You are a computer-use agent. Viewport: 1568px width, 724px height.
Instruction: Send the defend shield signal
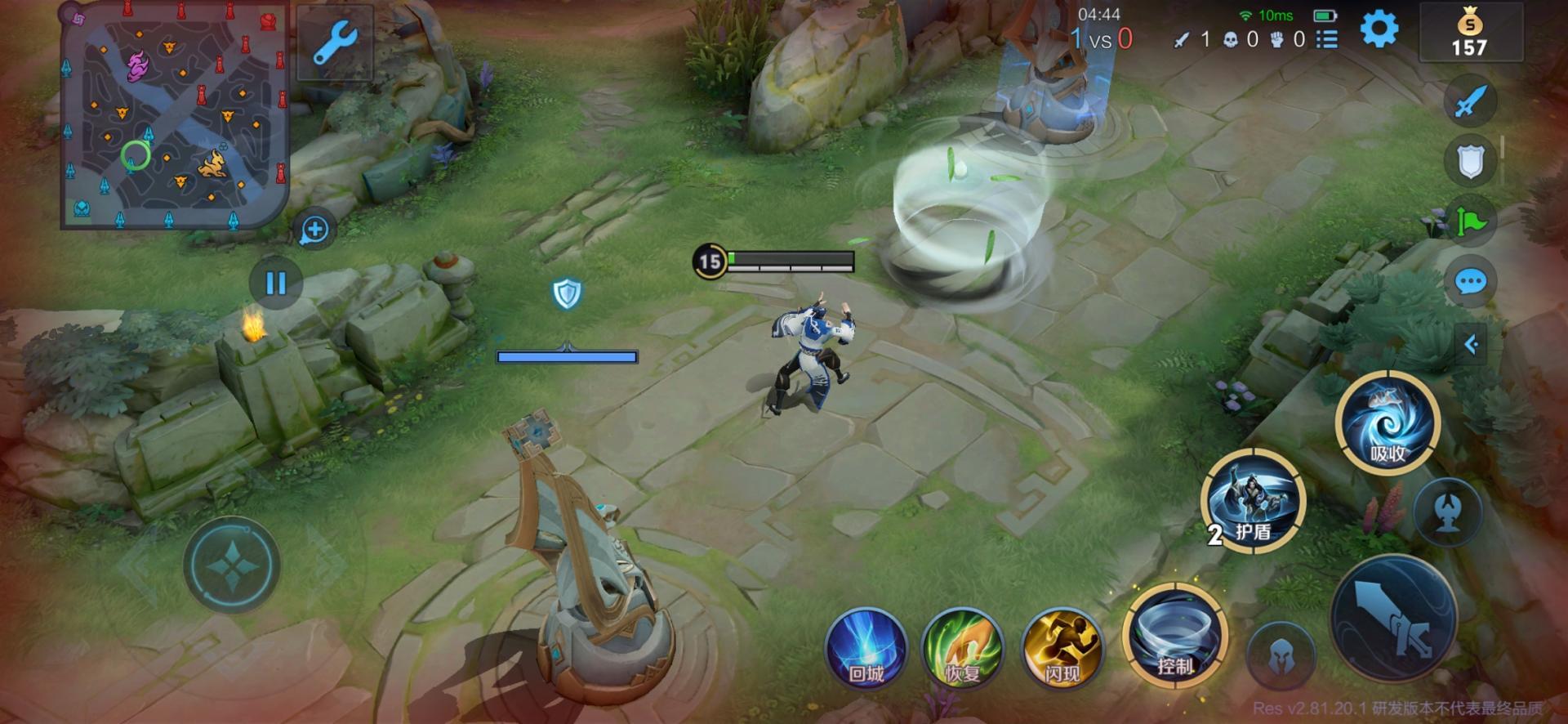(x=1470, y=162)
